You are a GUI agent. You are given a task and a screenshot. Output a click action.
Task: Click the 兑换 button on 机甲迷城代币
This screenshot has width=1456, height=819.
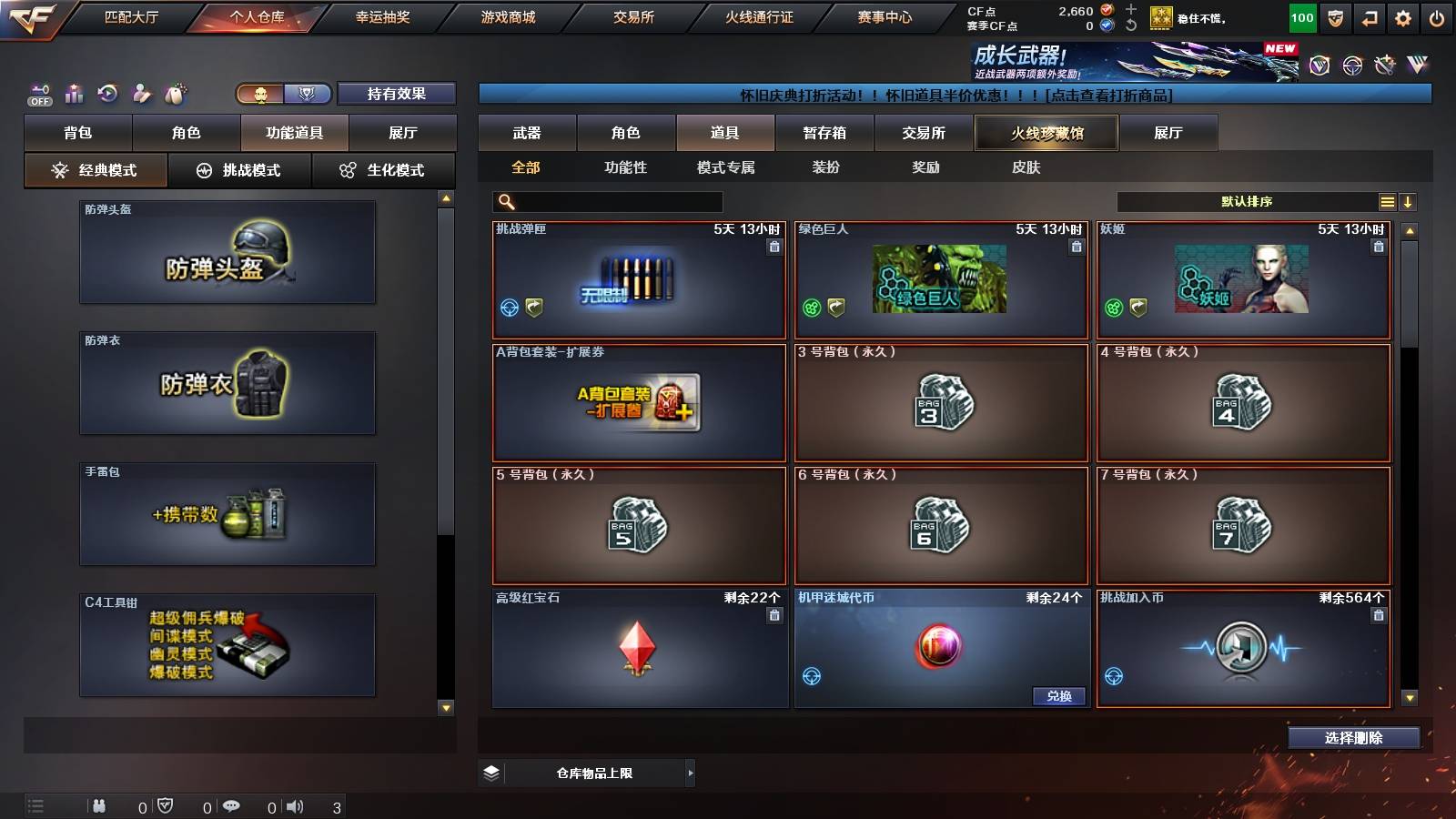click(x=1061, y=695)
